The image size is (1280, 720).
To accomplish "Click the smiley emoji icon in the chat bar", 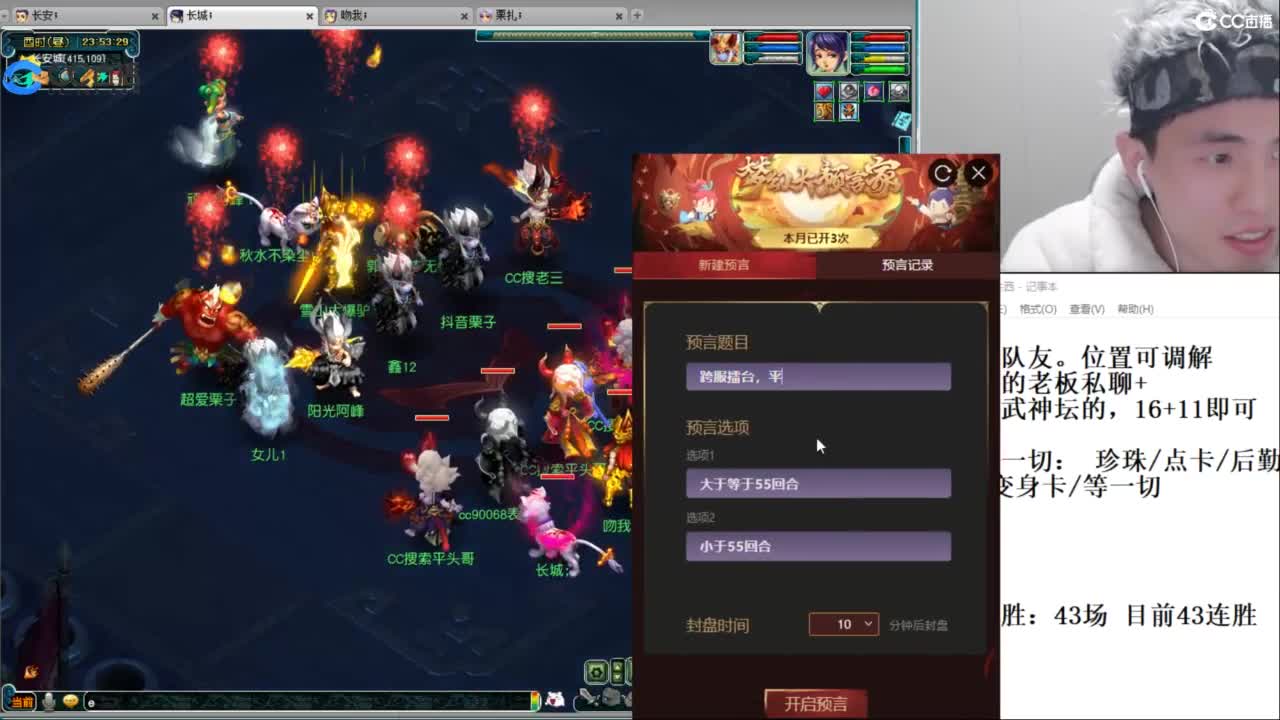I will click(70, 702).
